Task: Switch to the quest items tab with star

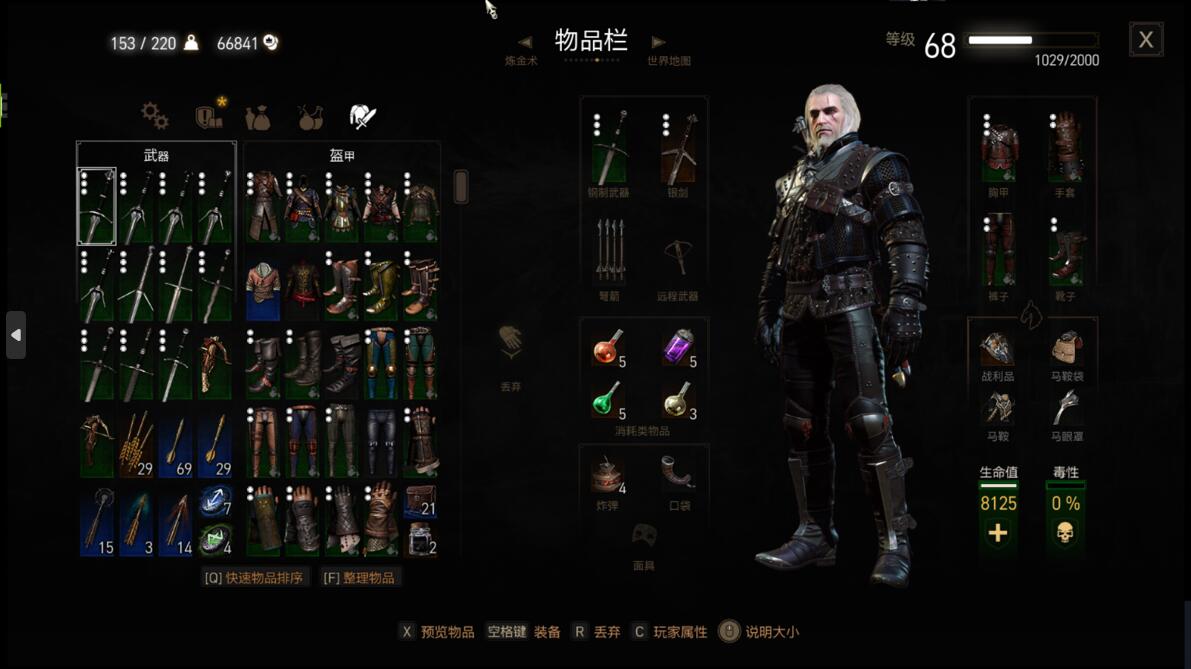Action: [x=209, y=116]
